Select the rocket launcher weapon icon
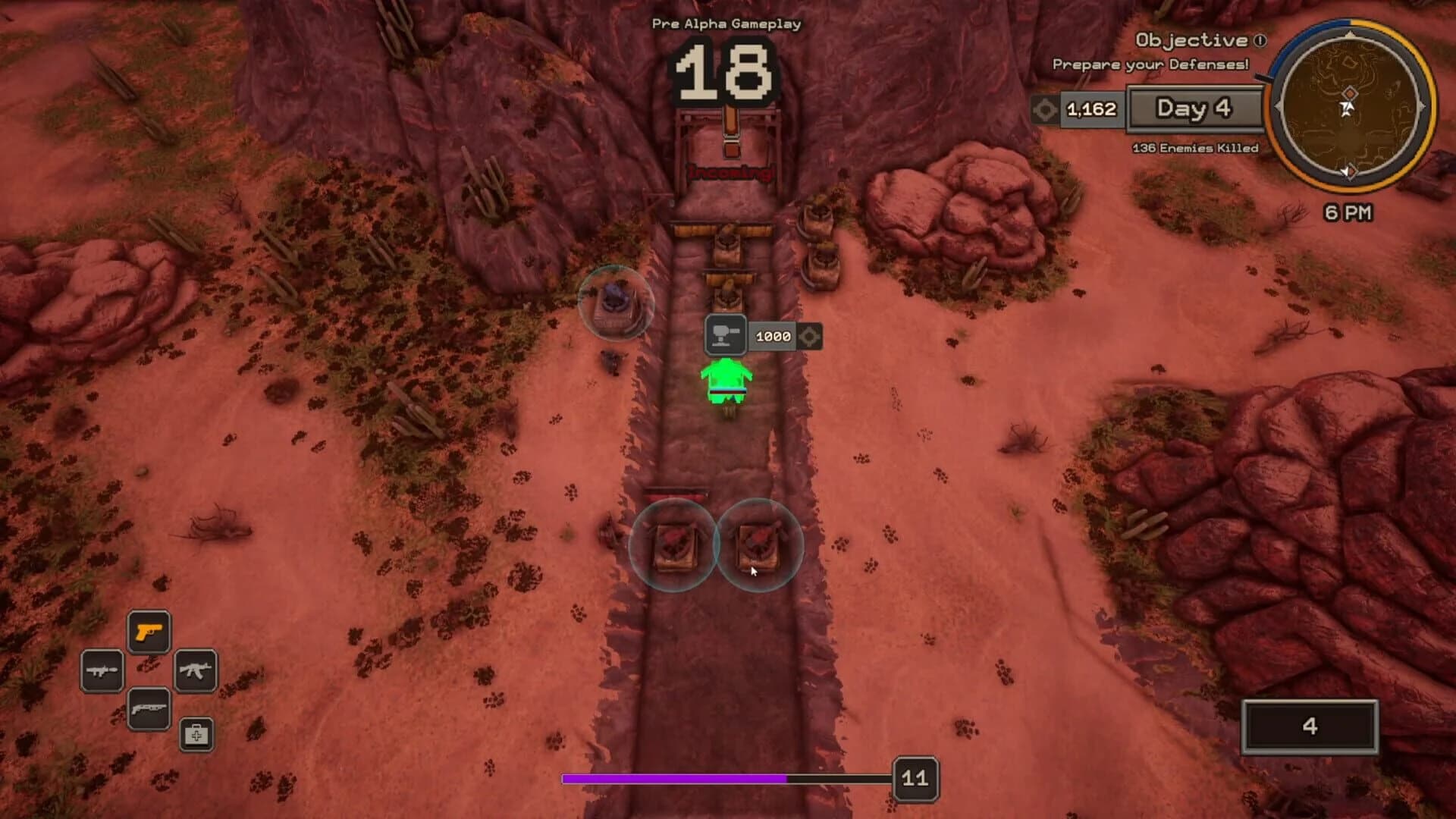The height and width of the screenshot is (819, 1456). [102, 670]
